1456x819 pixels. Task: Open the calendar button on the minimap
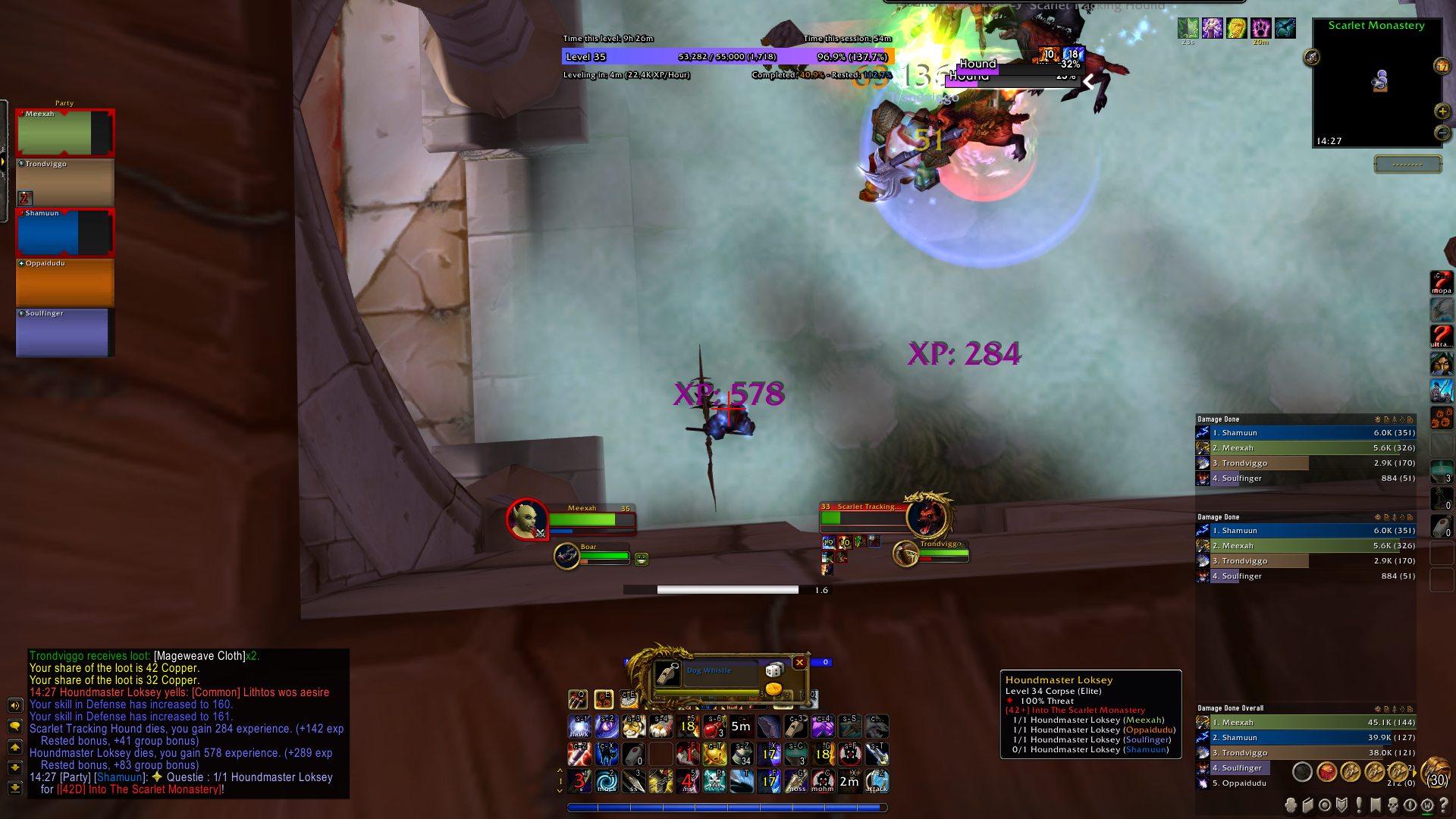tap(1442, 66)
